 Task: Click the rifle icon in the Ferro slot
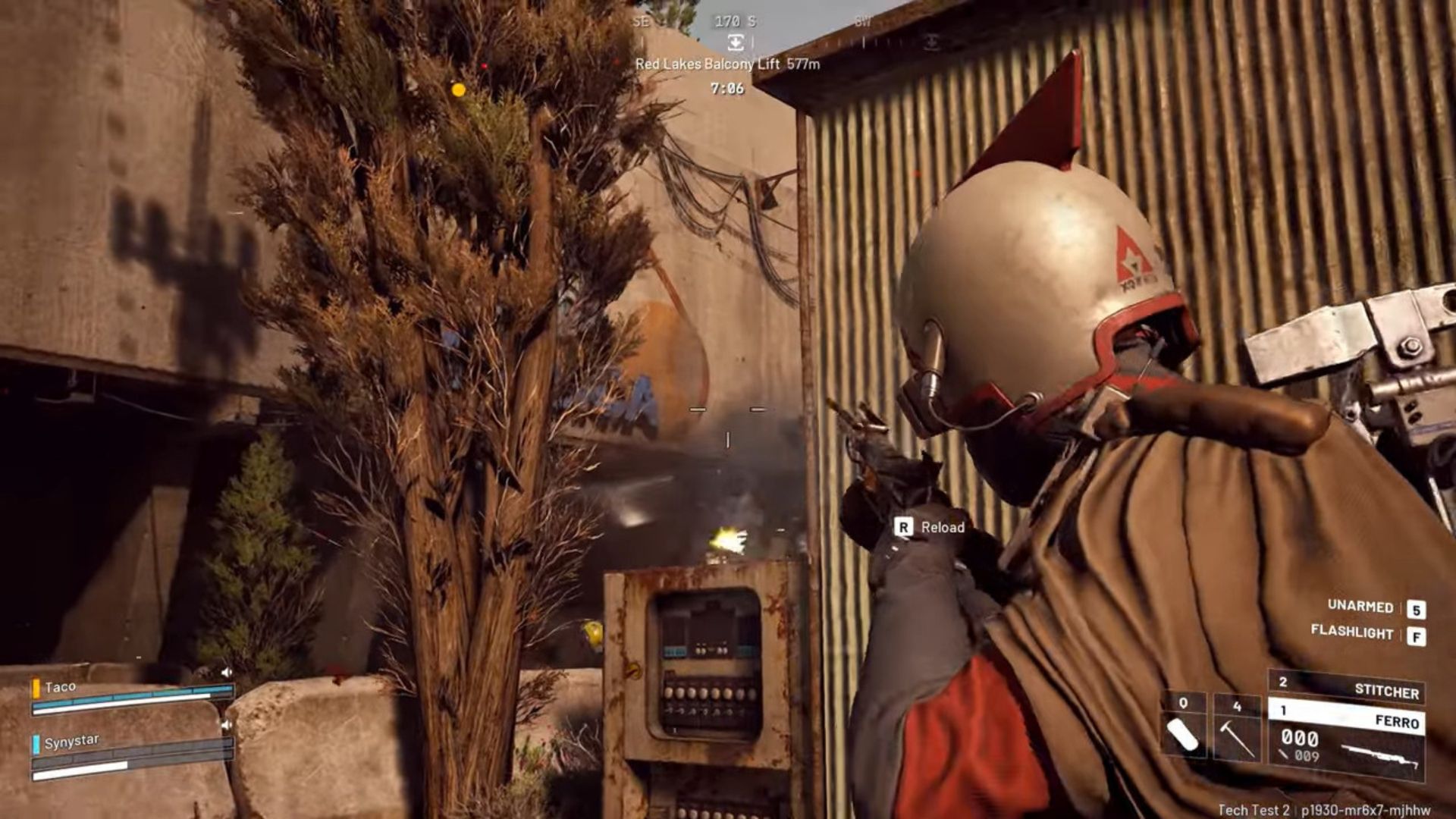click(x=1380, y=756)
